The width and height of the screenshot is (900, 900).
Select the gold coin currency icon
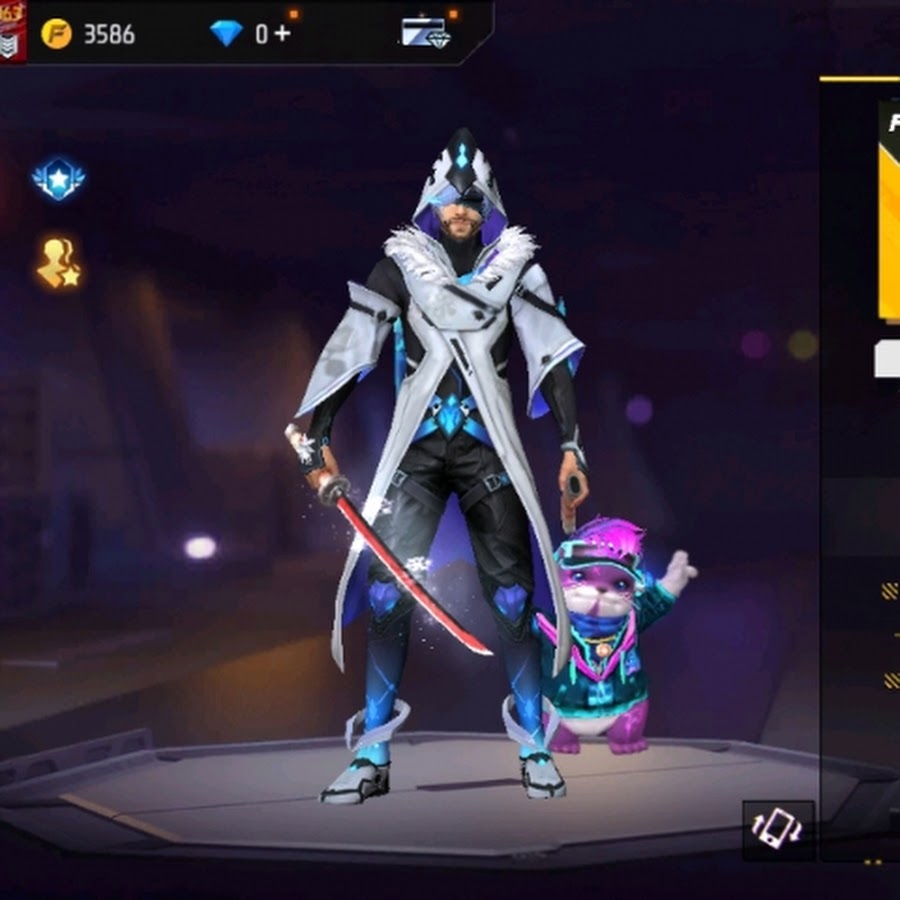pyautogui.click(x=56, y=34)
